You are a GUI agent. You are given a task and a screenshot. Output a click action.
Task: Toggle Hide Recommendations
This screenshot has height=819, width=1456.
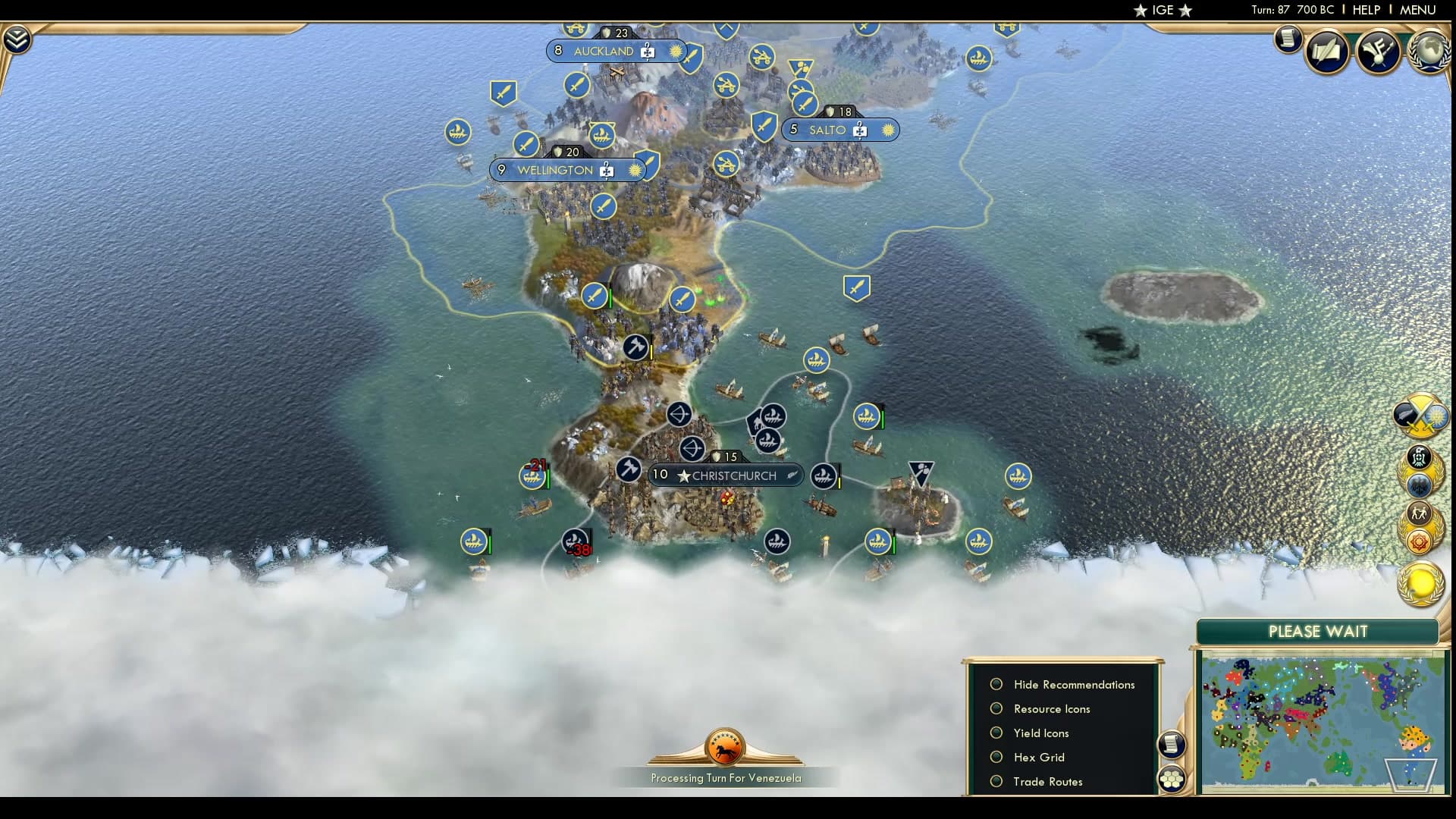click(x=996, y=684)
